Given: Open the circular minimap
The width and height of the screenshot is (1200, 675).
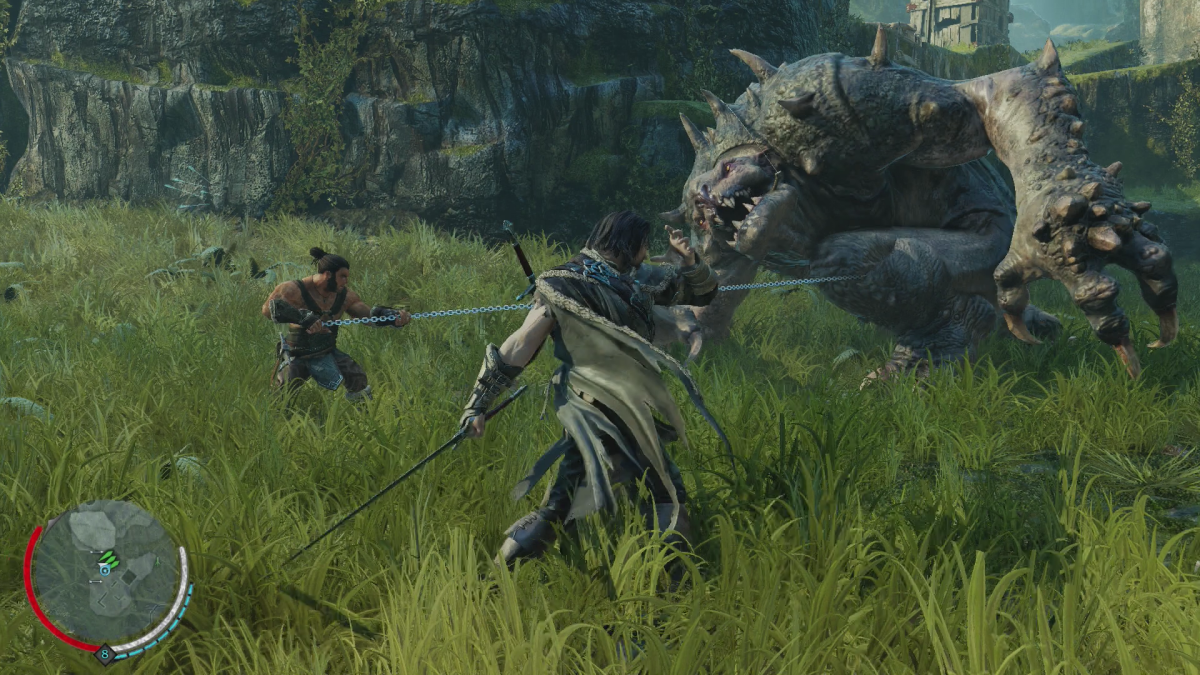Looking at the screenshot, I should pos(106,579).
